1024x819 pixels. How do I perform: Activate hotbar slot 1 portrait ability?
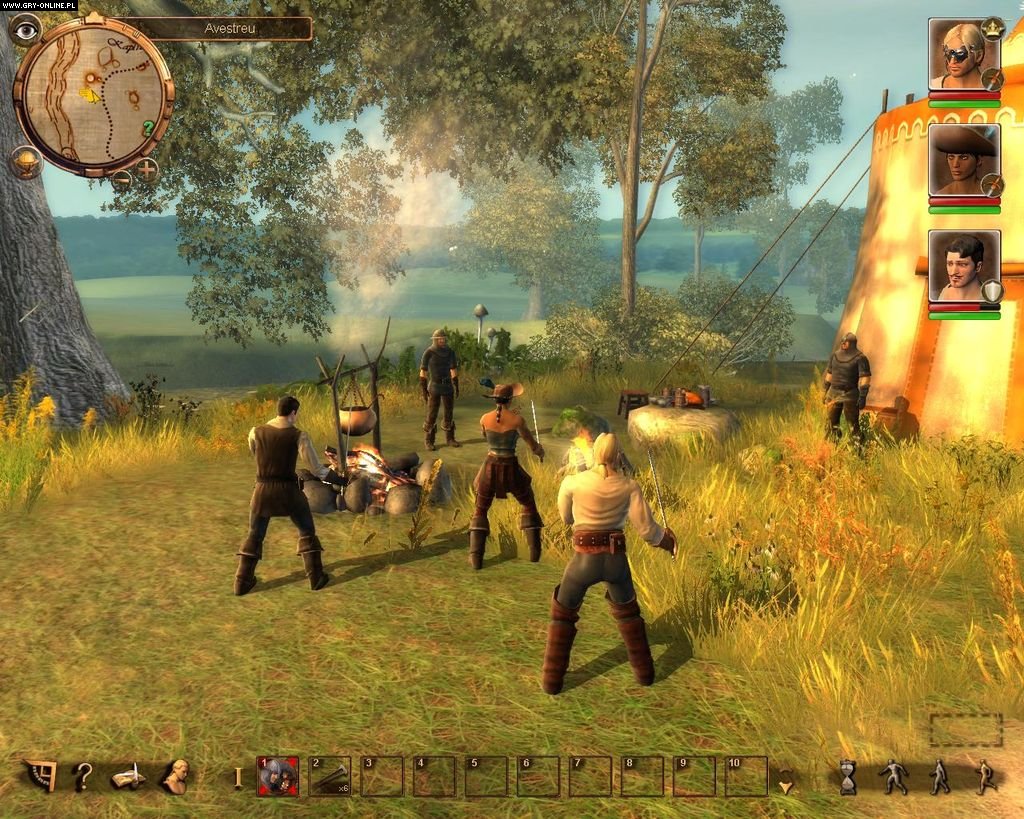coord(278,776)
